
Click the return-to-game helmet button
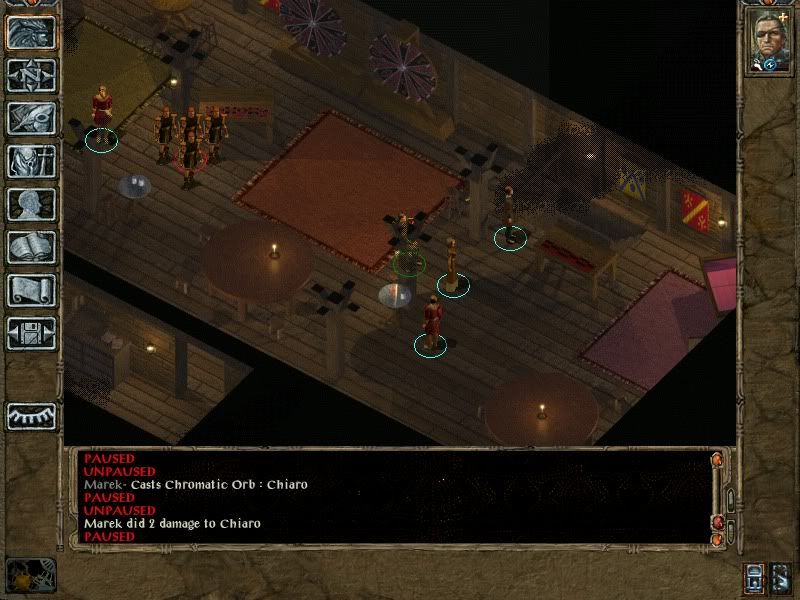pos(31,32)
